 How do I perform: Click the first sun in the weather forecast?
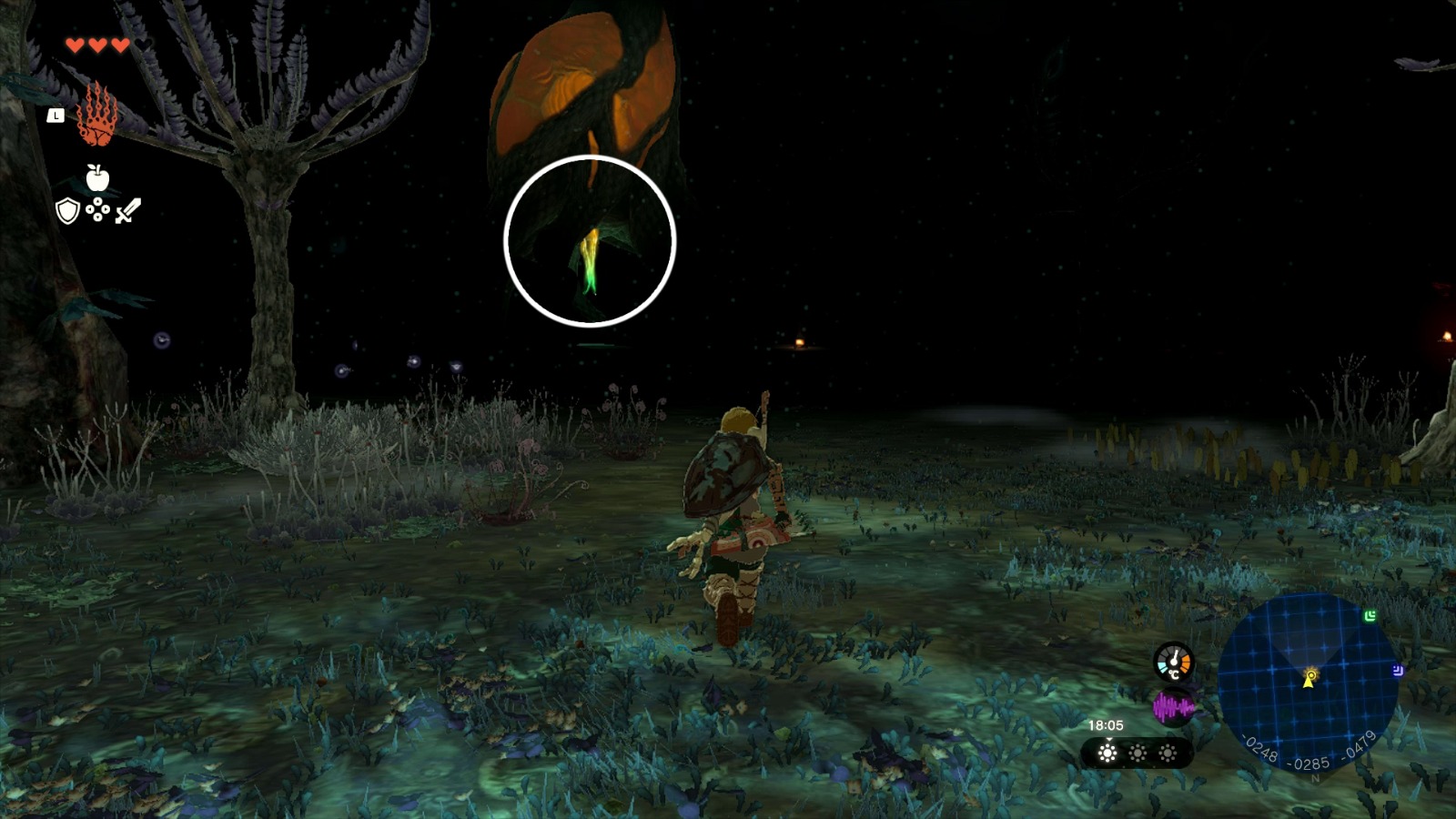point(1107,752)
